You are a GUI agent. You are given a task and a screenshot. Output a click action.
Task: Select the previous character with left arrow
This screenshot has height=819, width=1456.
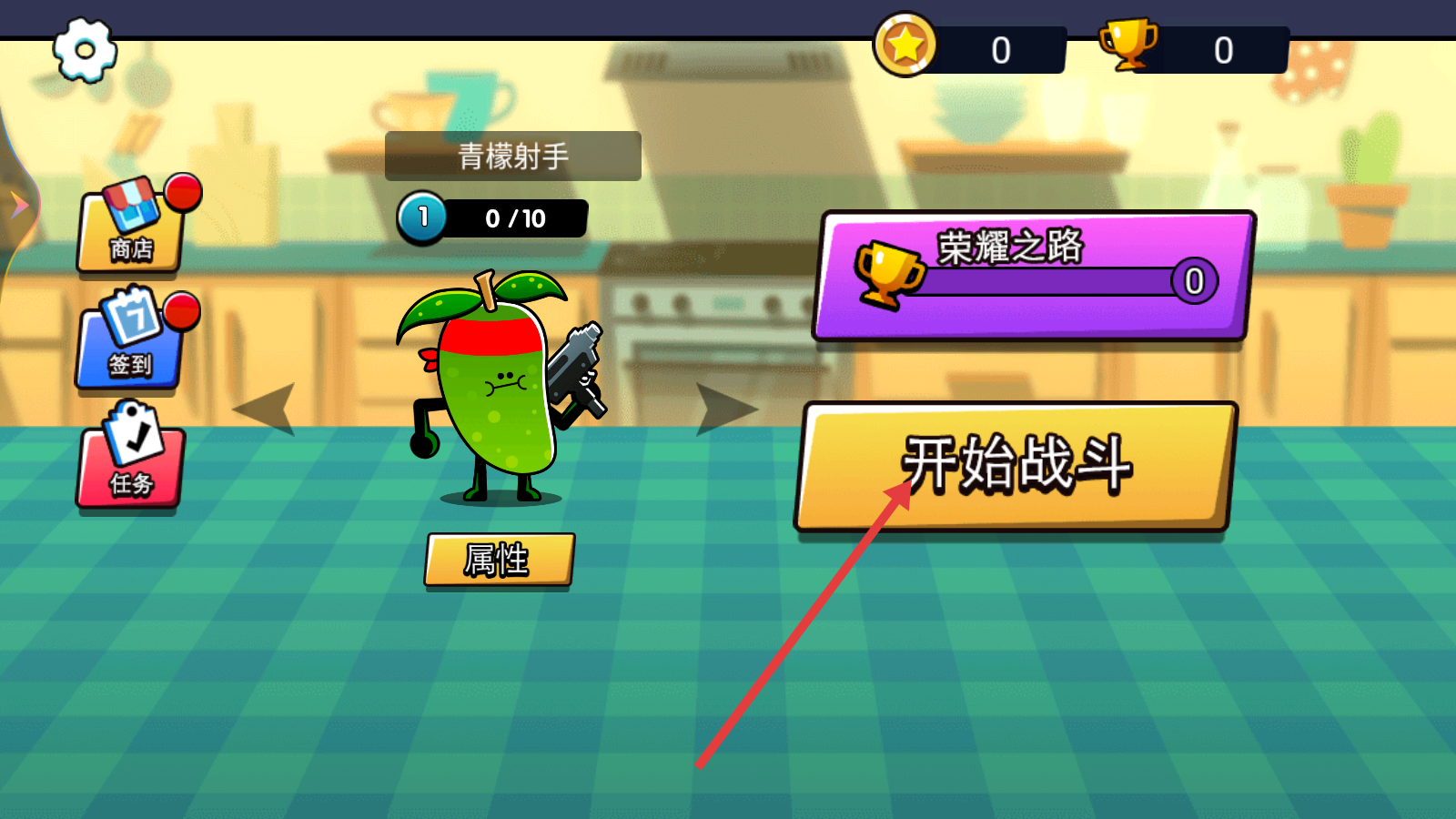267,409
